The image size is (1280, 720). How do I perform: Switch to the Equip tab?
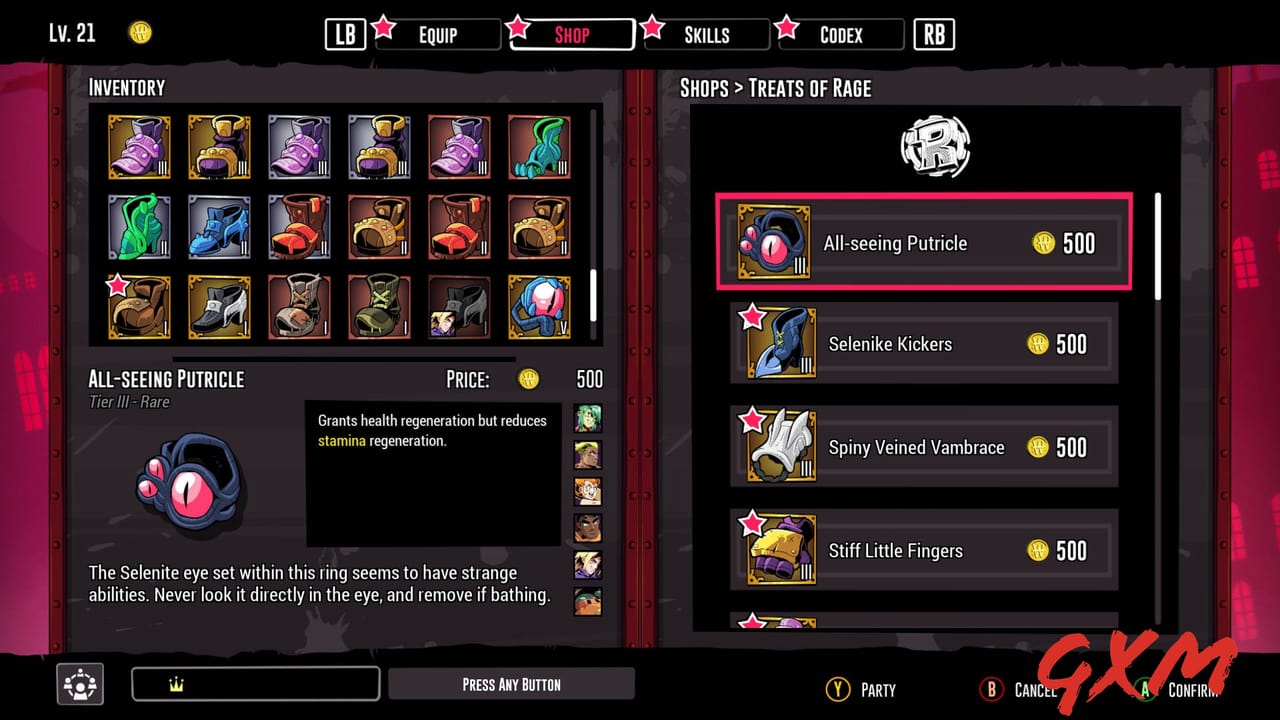coord(437,34)
